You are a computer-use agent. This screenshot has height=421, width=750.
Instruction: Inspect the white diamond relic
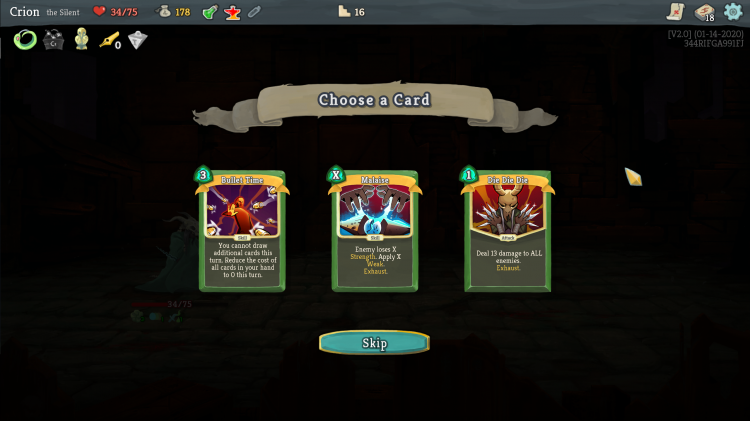pyautogui.click(x=137, y=40)
